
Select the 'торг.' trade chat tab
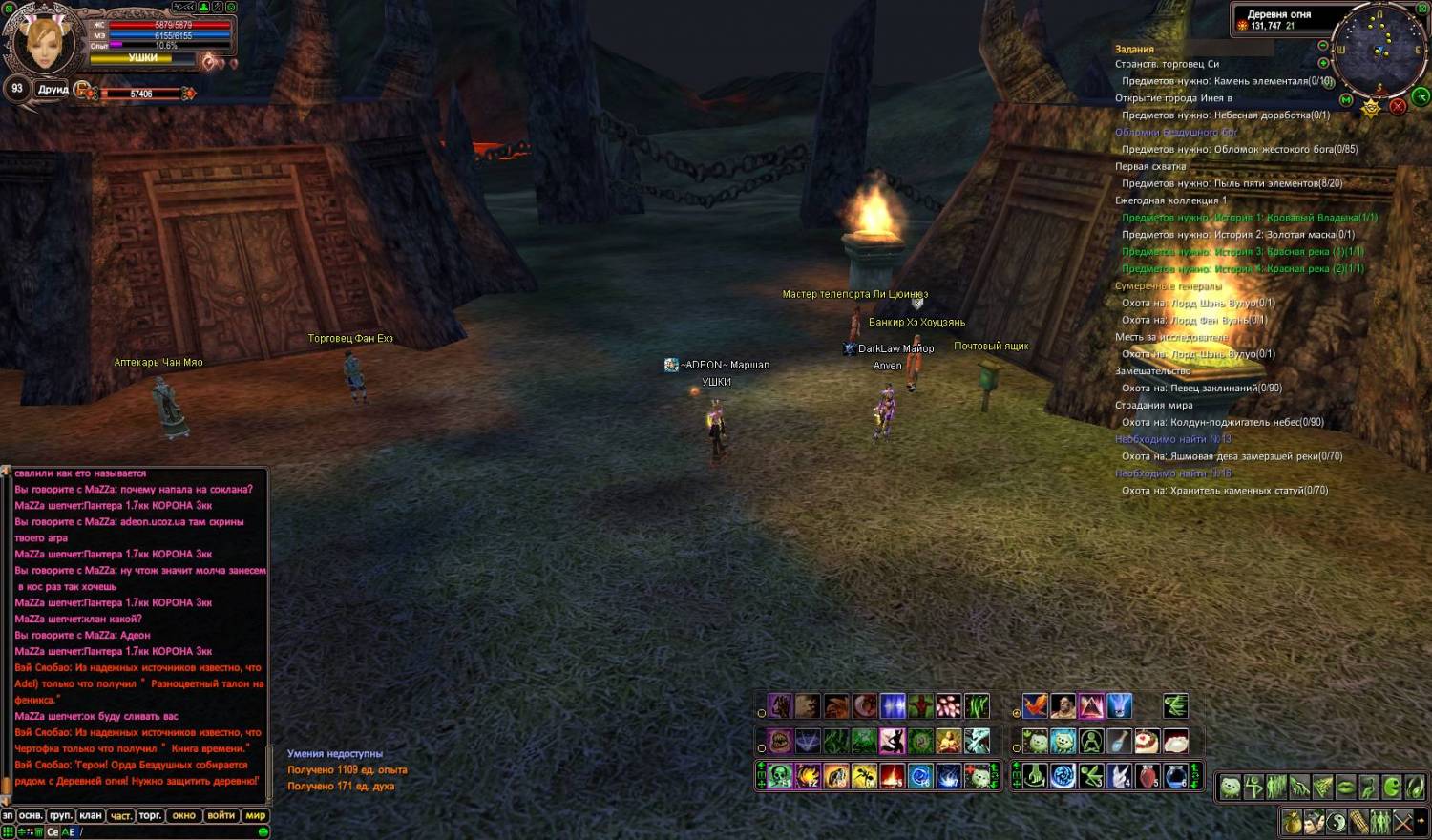(x=150, y=815)
